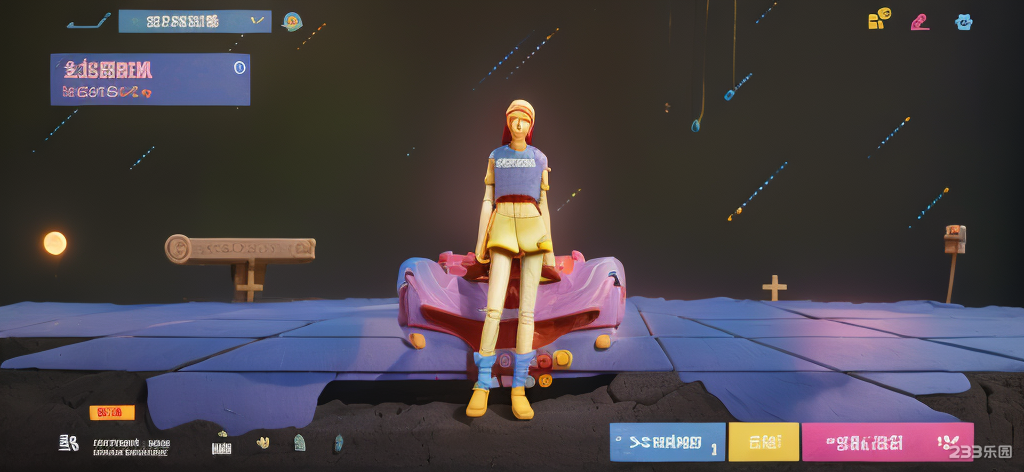Open the blue gear-like icon at top right
1024x472 pixels.
964,21
